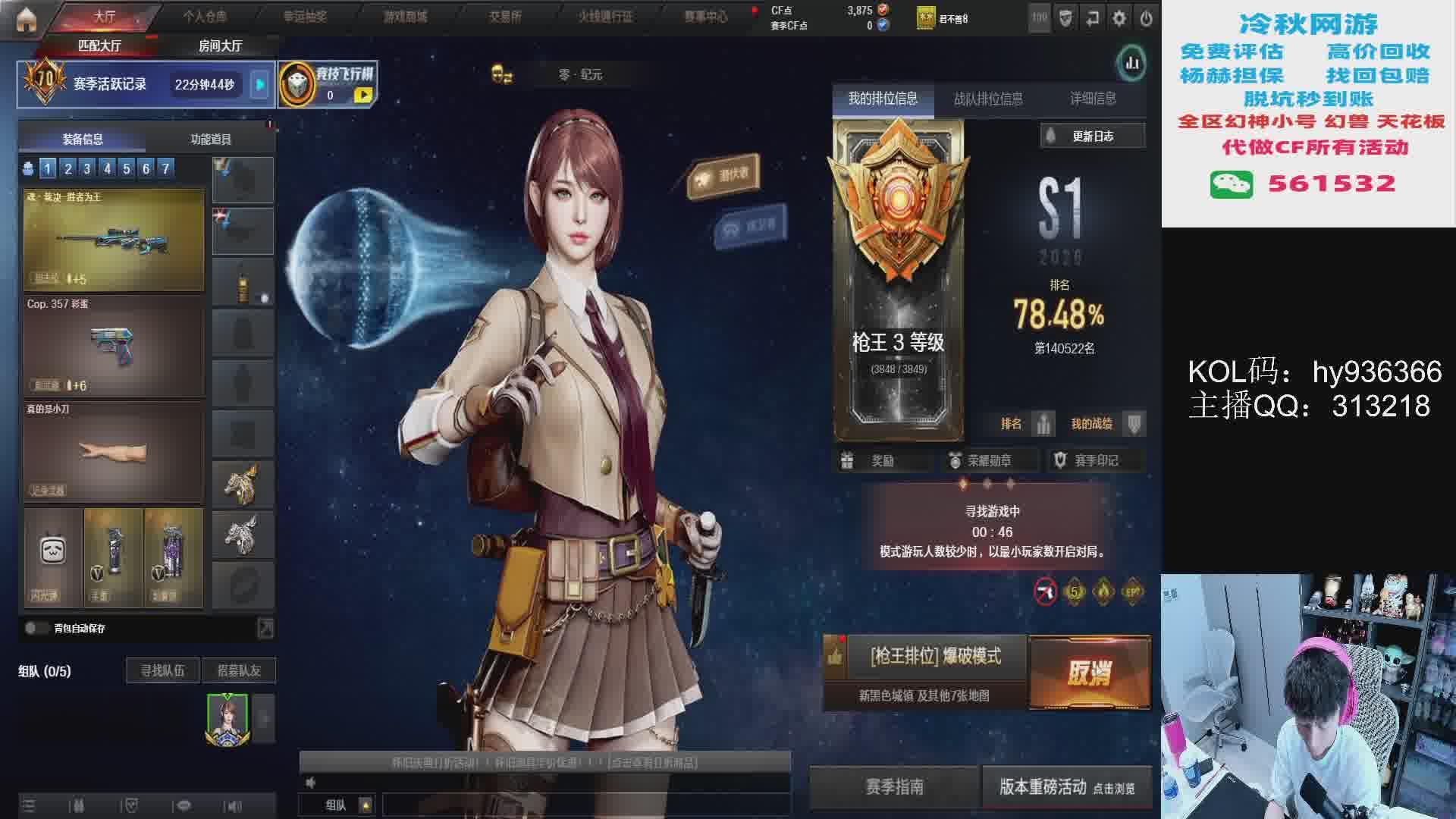Select the Cop. 357 pistol slot
The height and width of the screenshot is (819, 1456).
pos(114,346)
